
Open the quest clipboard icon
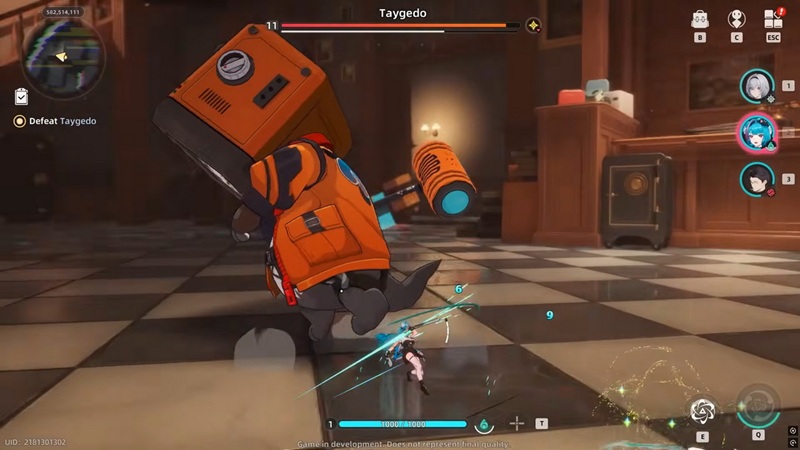pos(21,96)
